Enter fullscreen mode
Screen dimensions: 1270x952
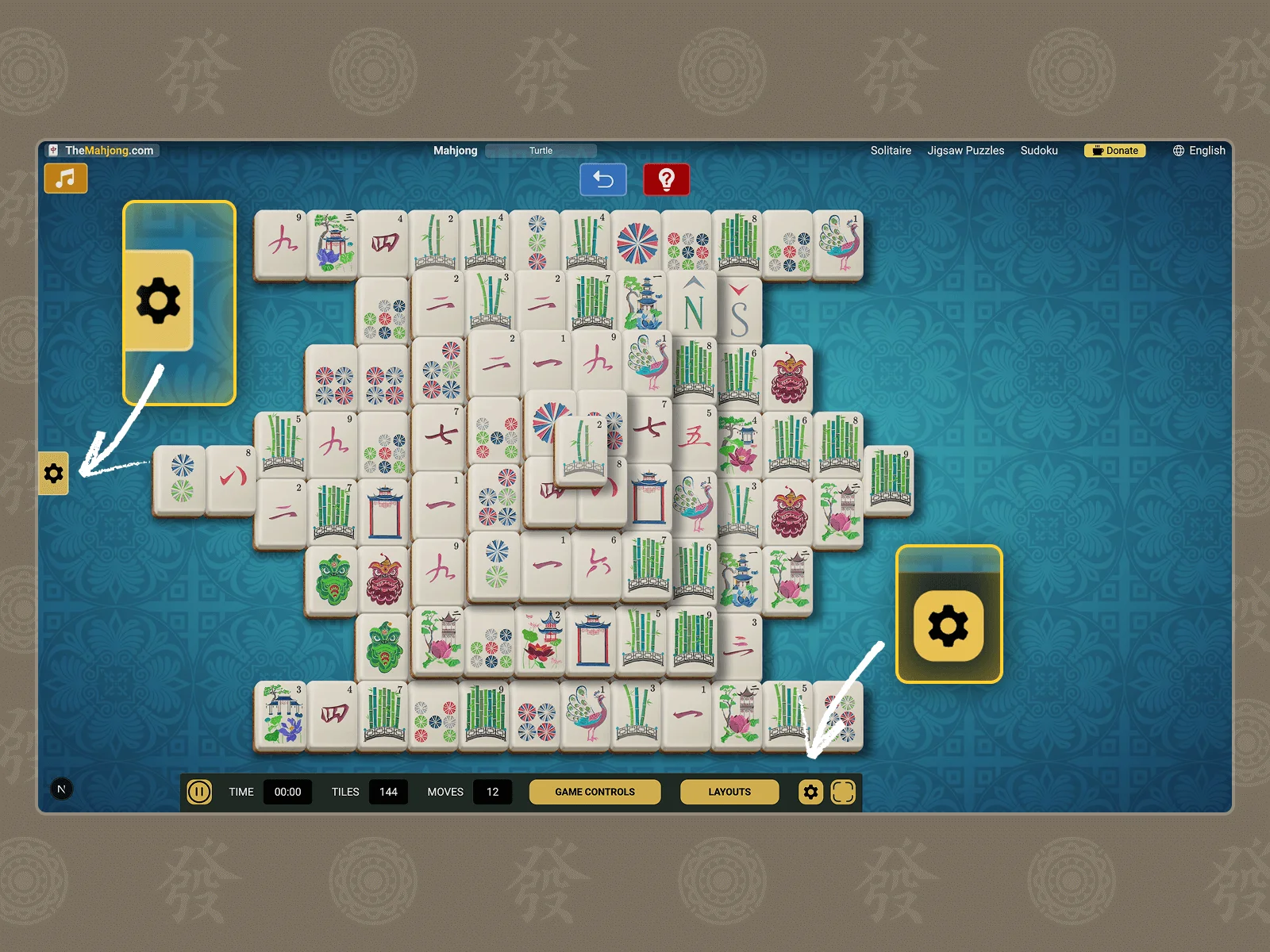point(843,792)
